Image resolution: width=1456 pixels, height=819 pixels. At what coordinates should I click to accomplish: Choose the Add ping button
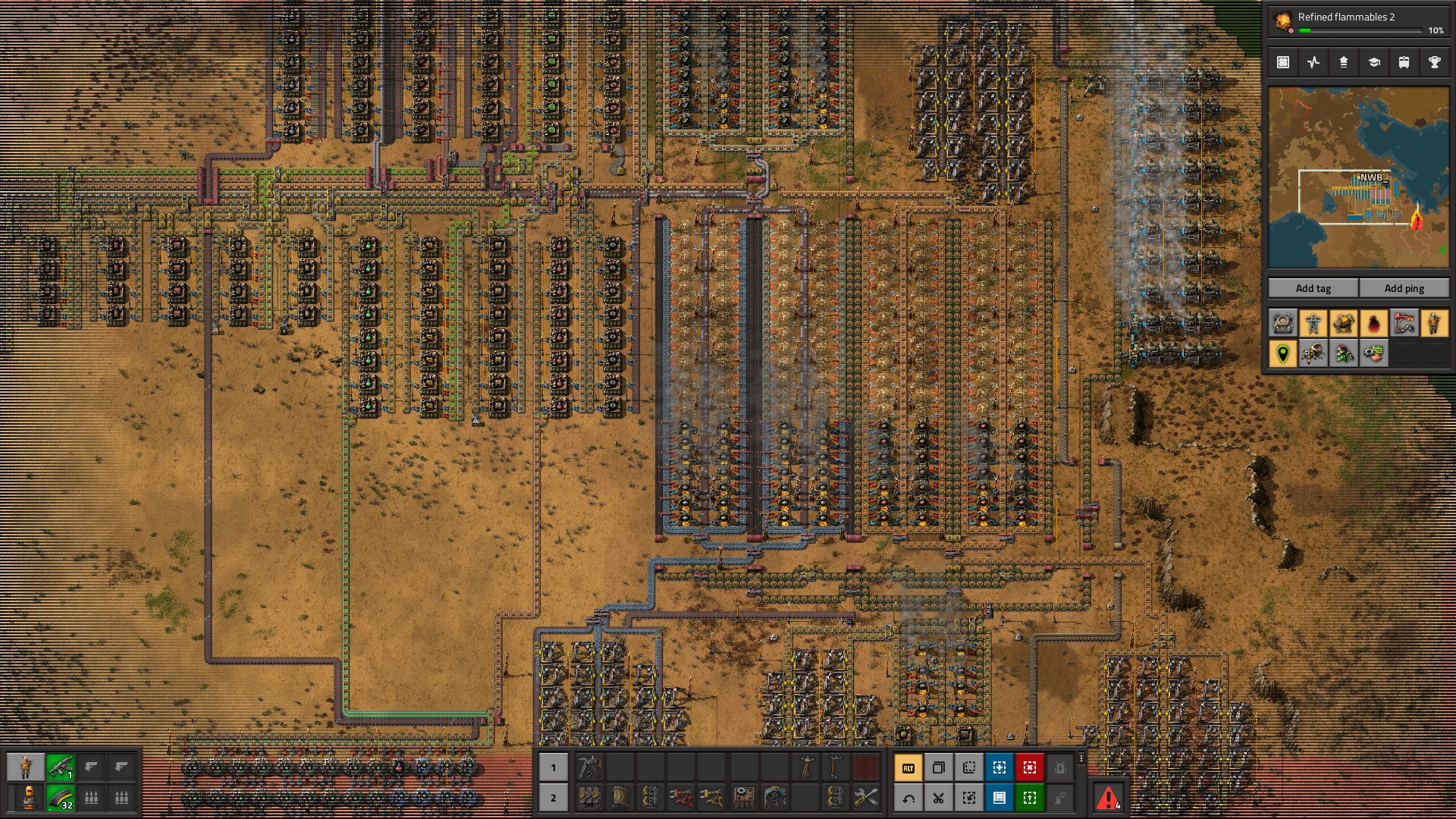pos(1404,288)
